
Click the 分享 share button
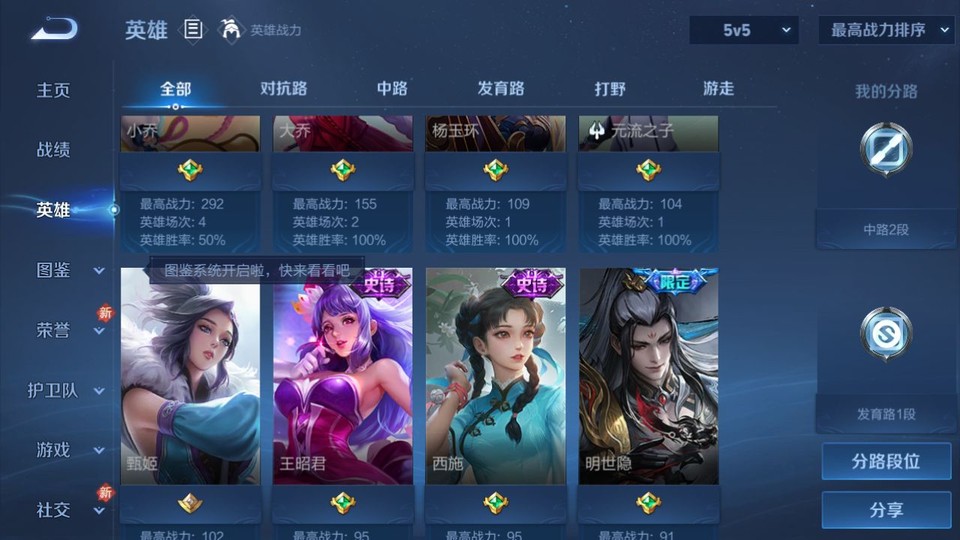click(x=886, y=510)
